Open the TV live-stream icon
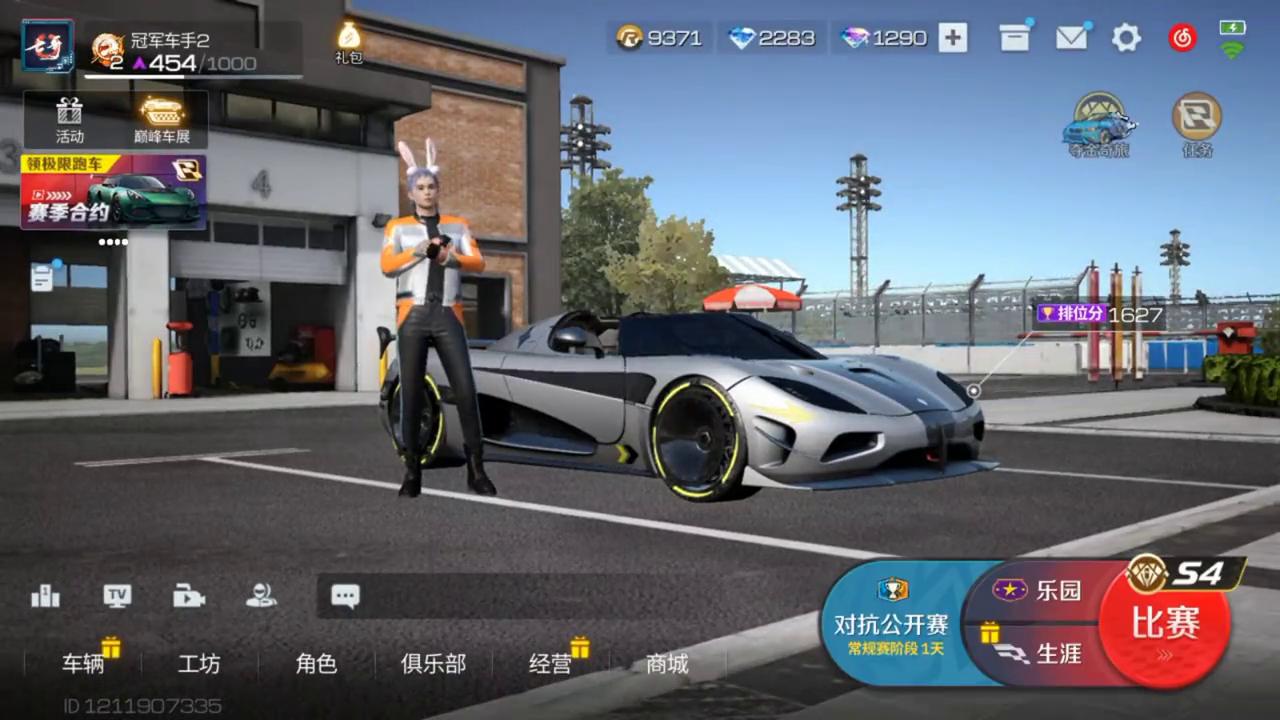The height and width of the screenshot is (720, 1280). [117, 596]
